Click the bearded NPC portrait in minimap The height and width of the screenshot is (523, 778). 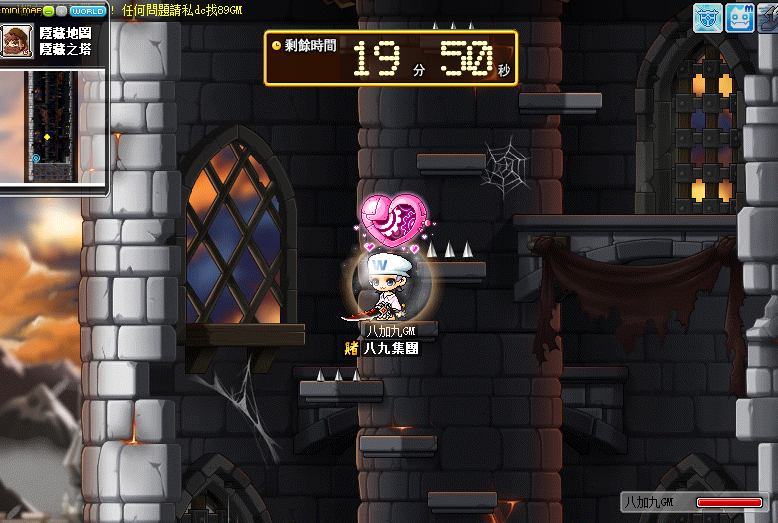click(17, 42)
